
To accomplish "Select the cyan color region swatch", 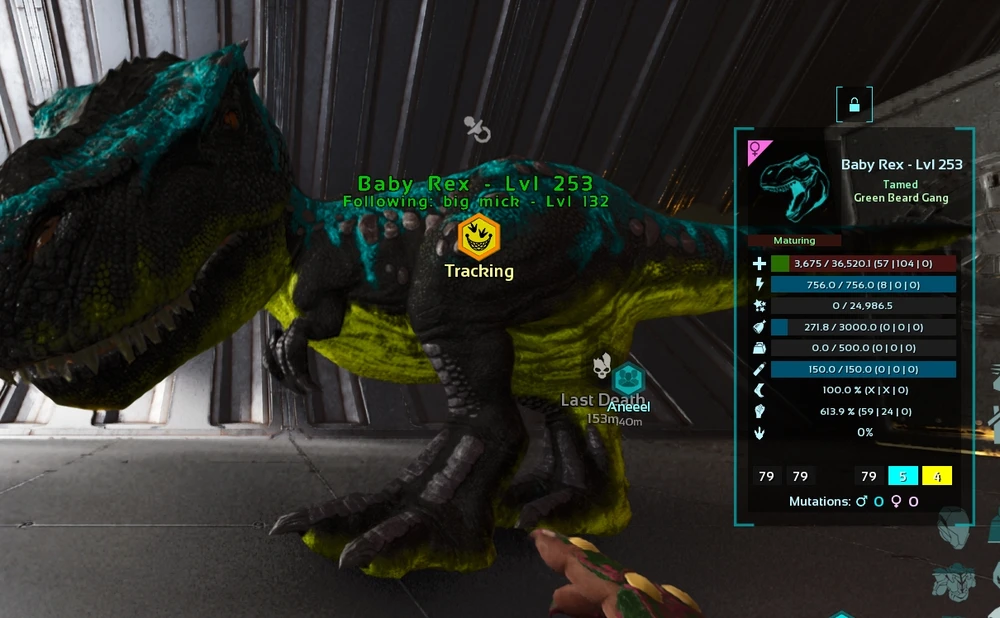I will coord(904,476).
